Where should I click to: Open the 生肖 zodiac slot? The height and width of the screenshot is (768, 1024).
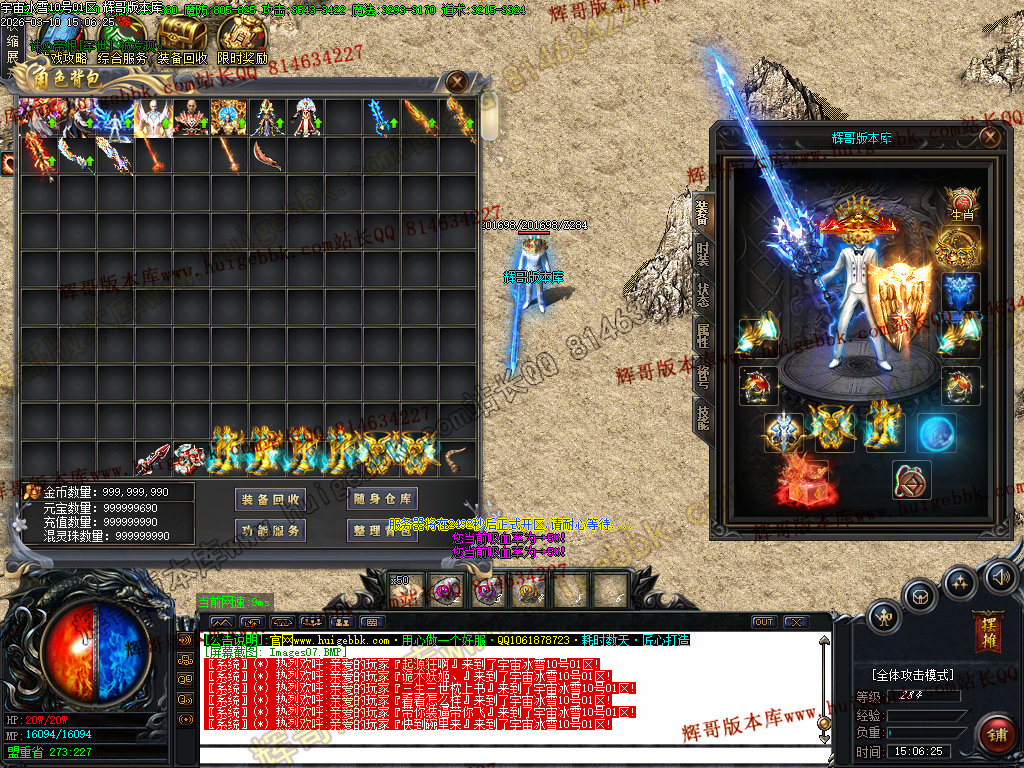coord(961,203)
